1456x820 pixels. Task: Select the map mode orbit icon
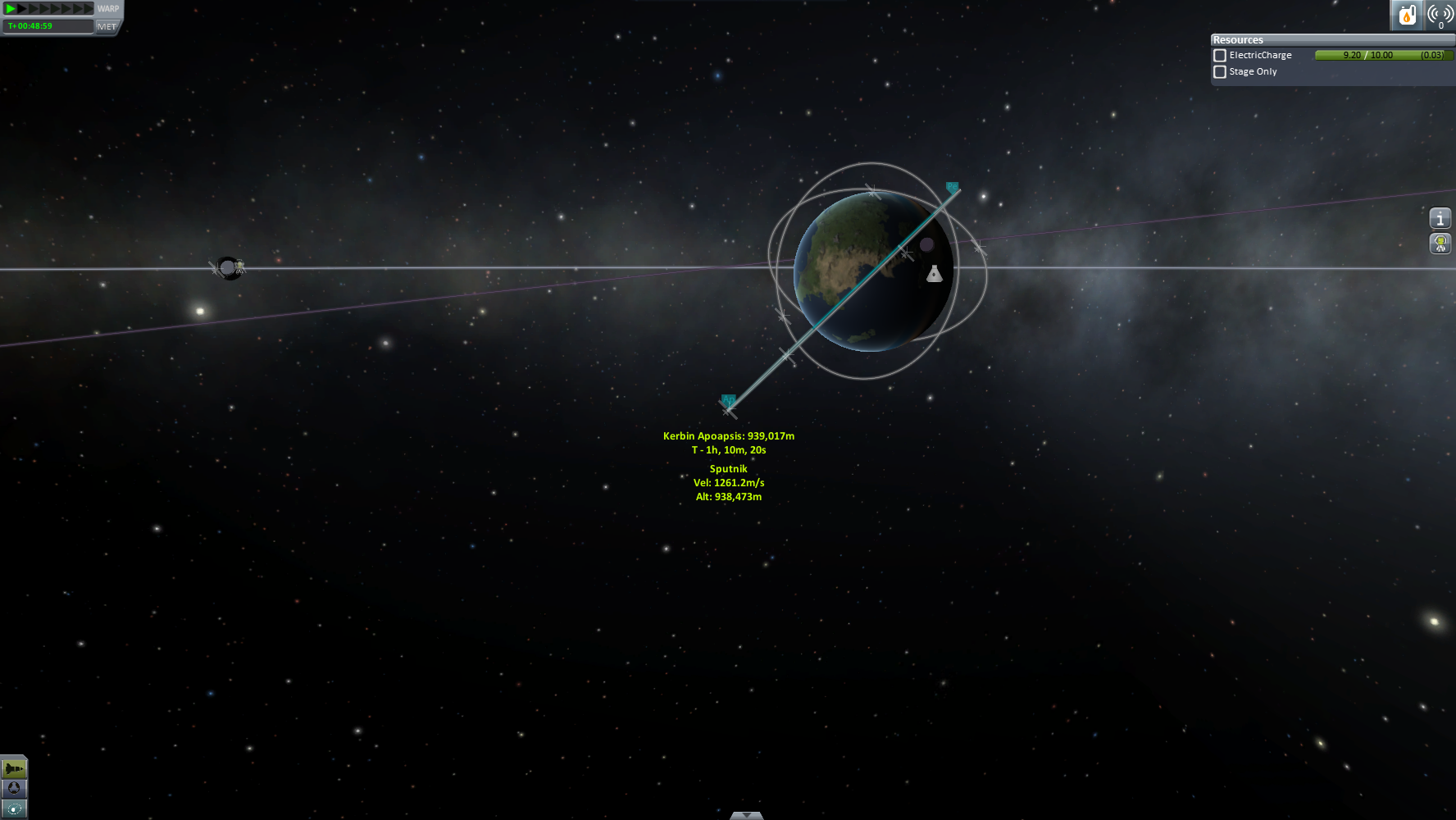tap(14, 809)
